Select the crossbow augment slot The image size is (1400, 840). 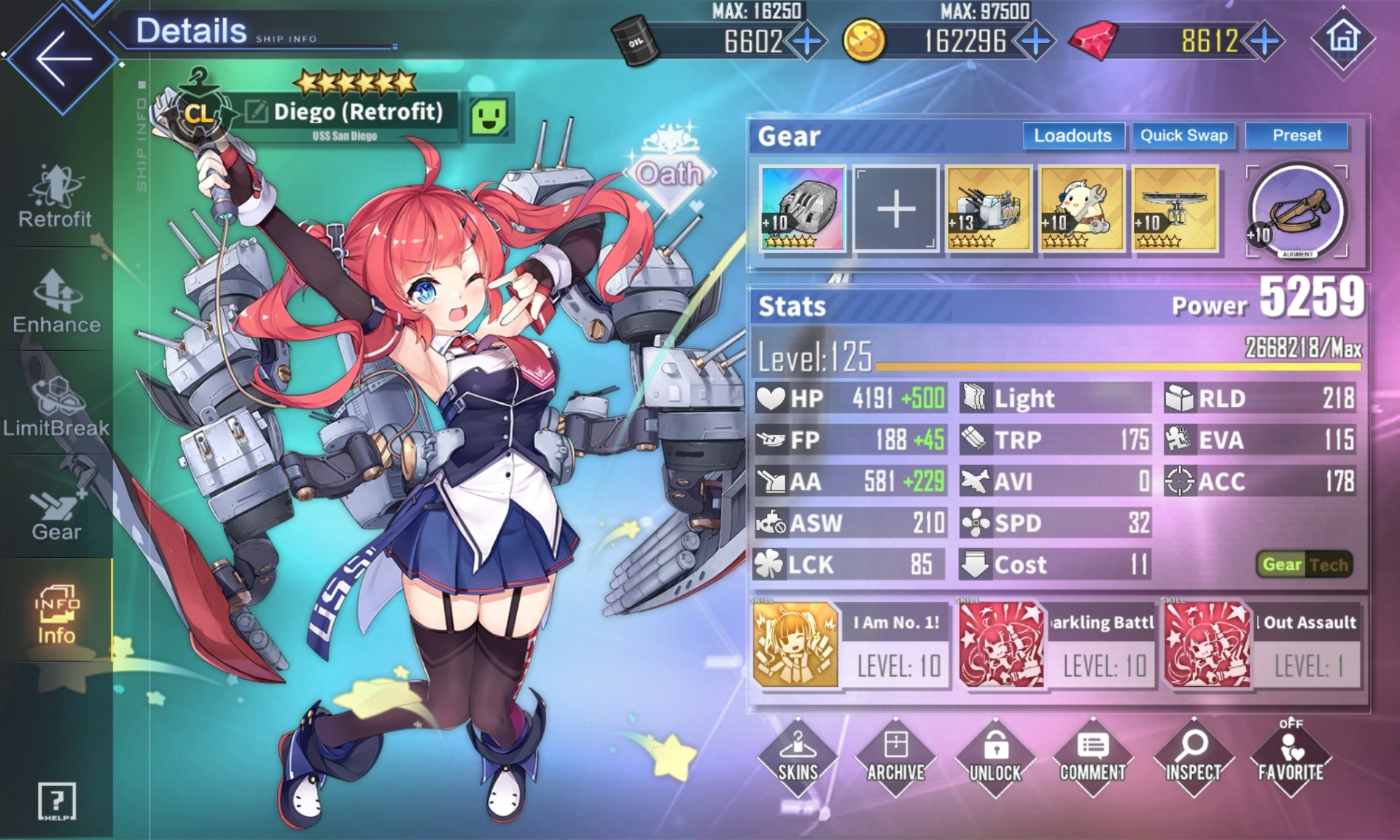[1296, 211]
